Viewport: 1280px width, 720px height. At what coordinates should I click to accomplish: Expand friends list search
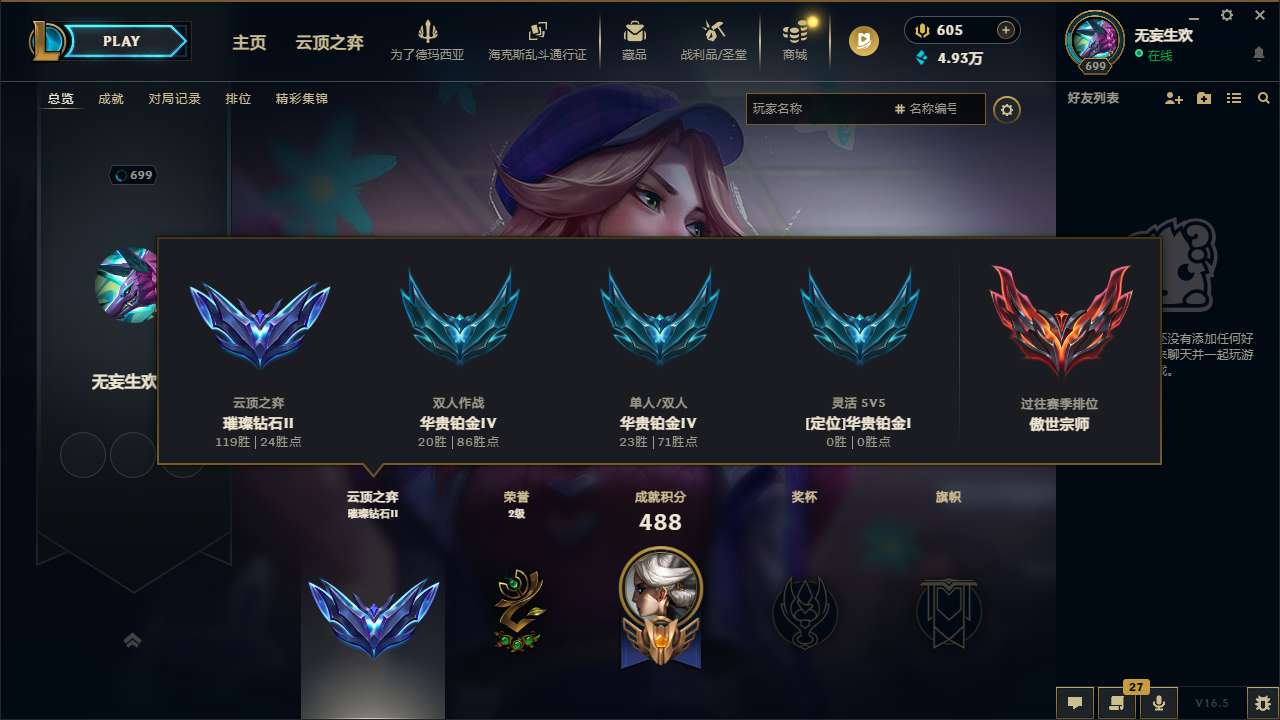(x=1264, y=98)
